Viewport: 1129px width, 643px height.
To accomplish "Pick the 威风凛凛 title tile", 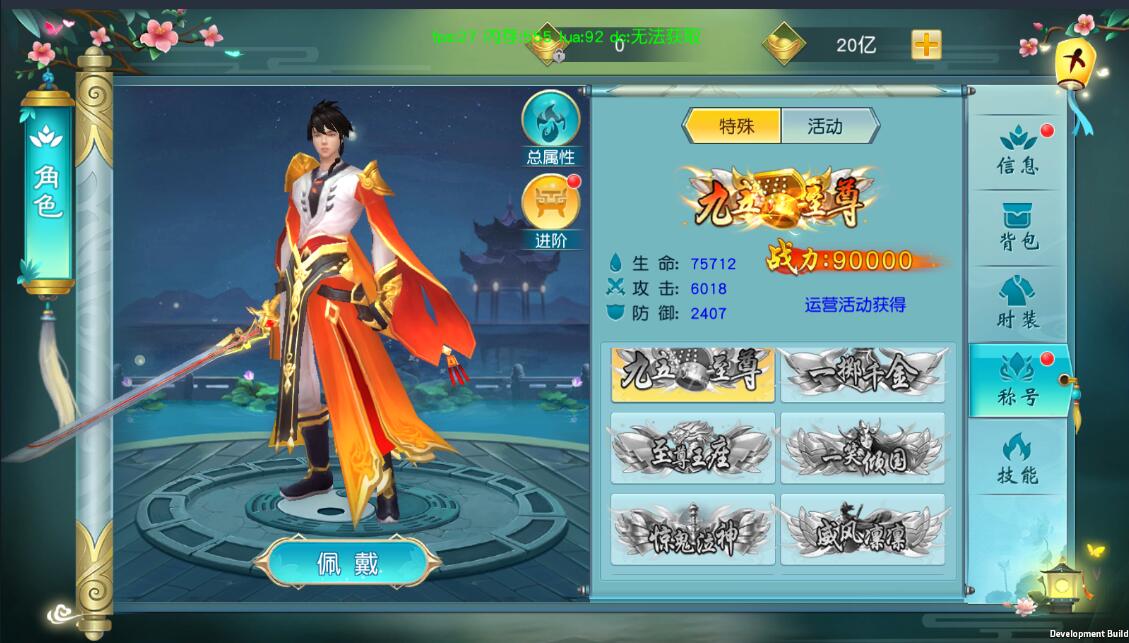I will click(862, 532).
